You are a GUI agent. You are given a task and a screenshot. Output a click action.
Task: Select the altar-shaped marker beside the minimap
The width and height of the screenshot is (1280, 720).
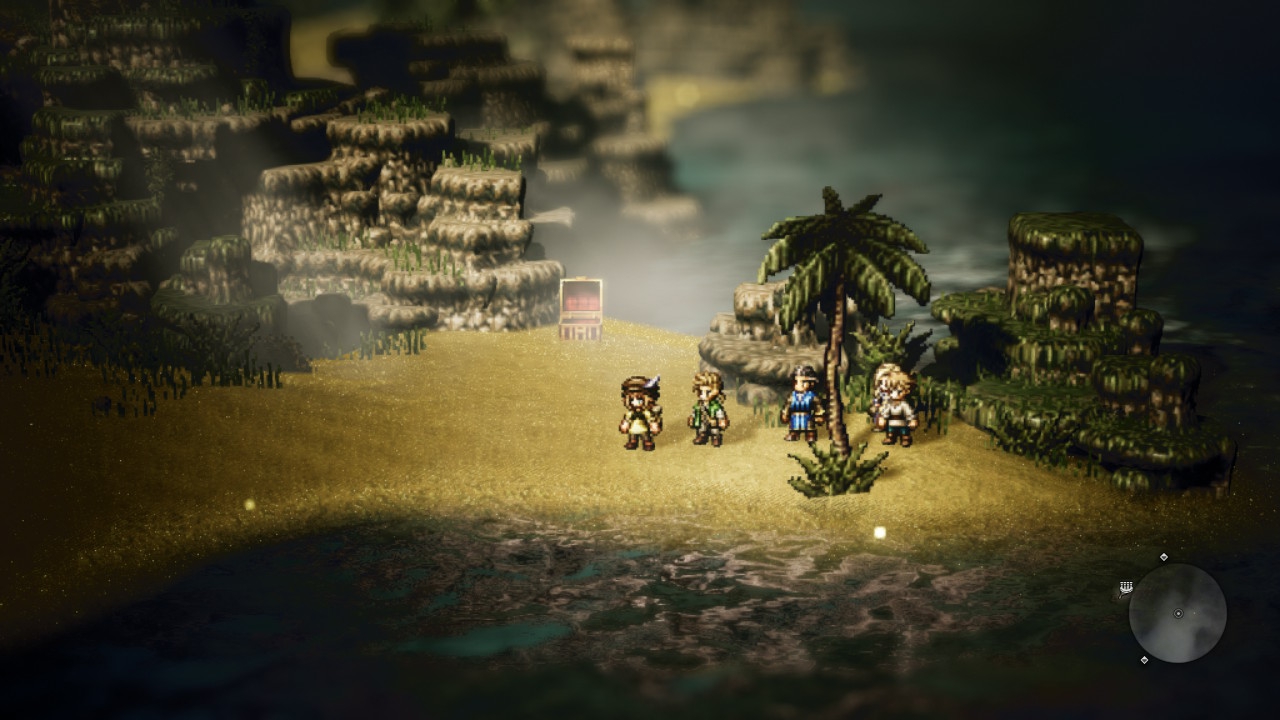point(1126,588)
